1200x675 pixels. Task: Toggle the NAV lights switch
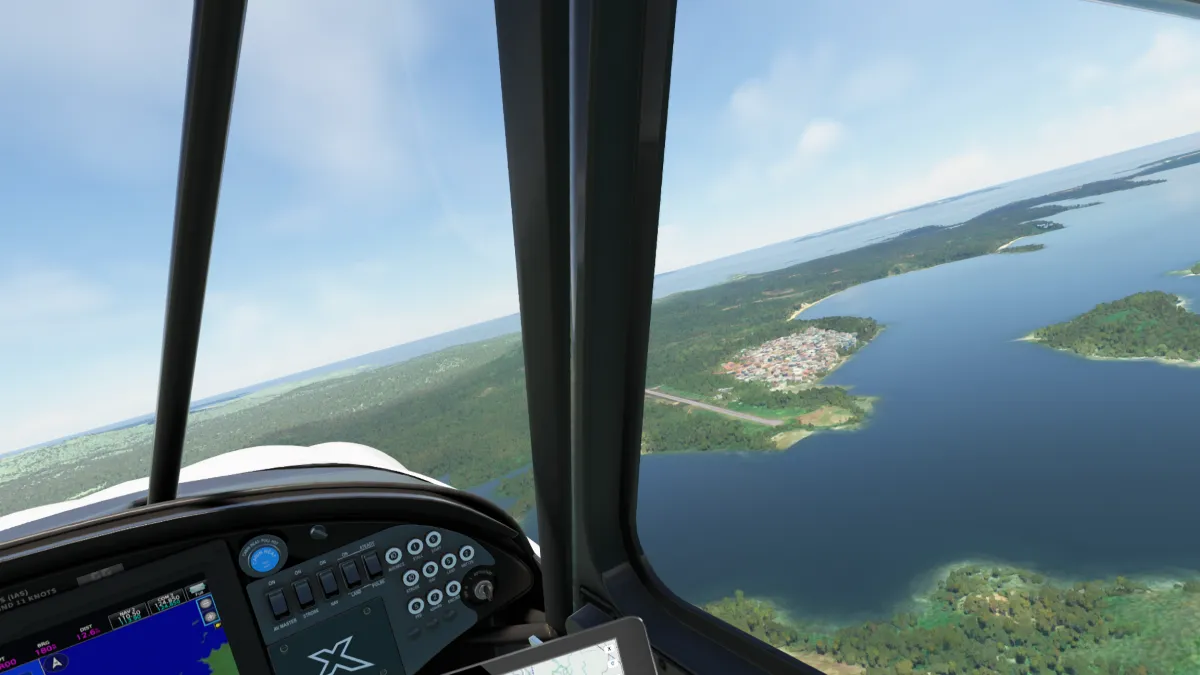coord(328,583)
